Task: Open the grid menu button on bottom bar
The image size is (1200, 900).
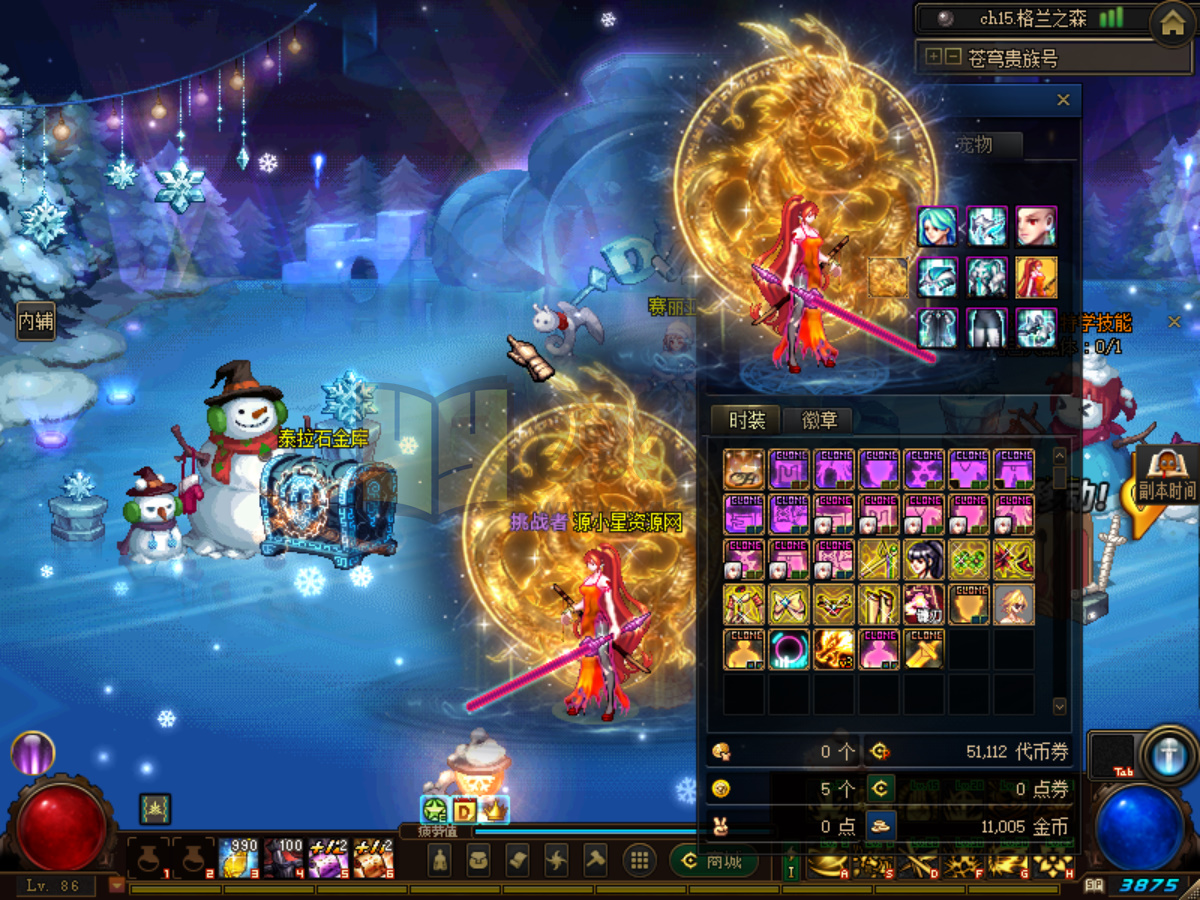Action: 639,860
